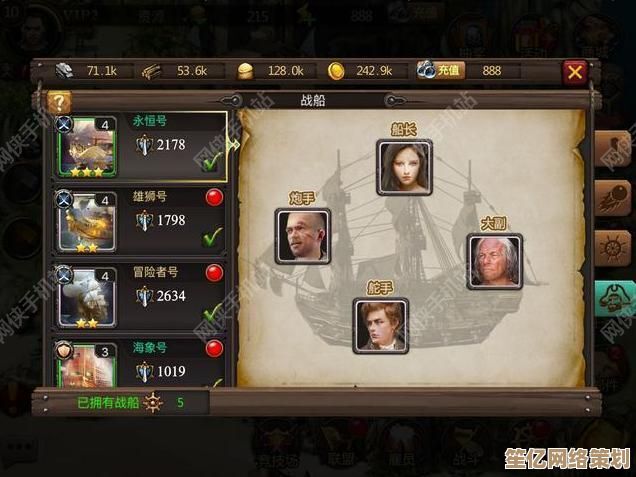This screenshot has width=636, height=477.
Task: Close the warship panel with the X
Action: tap(574, 71)
